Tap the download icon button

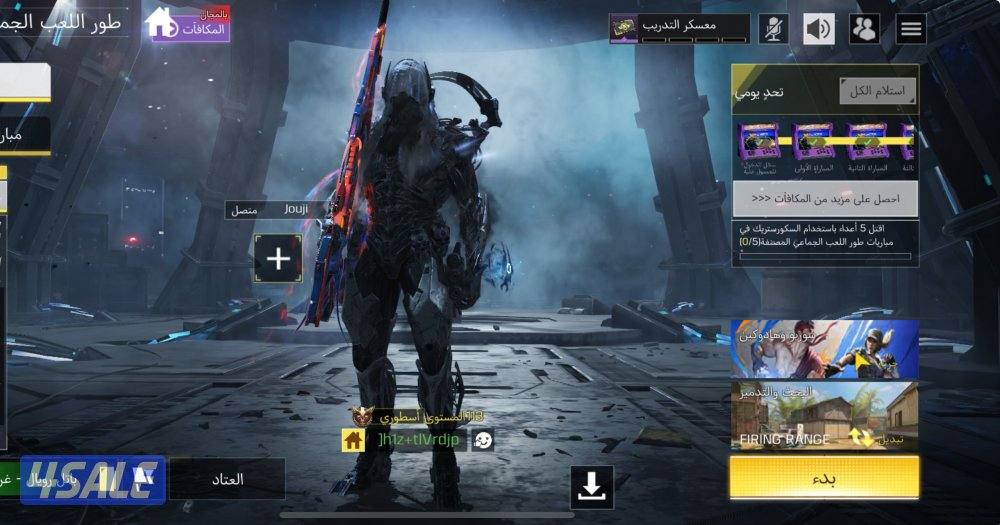pyautogui.click(x=592, y=487)
